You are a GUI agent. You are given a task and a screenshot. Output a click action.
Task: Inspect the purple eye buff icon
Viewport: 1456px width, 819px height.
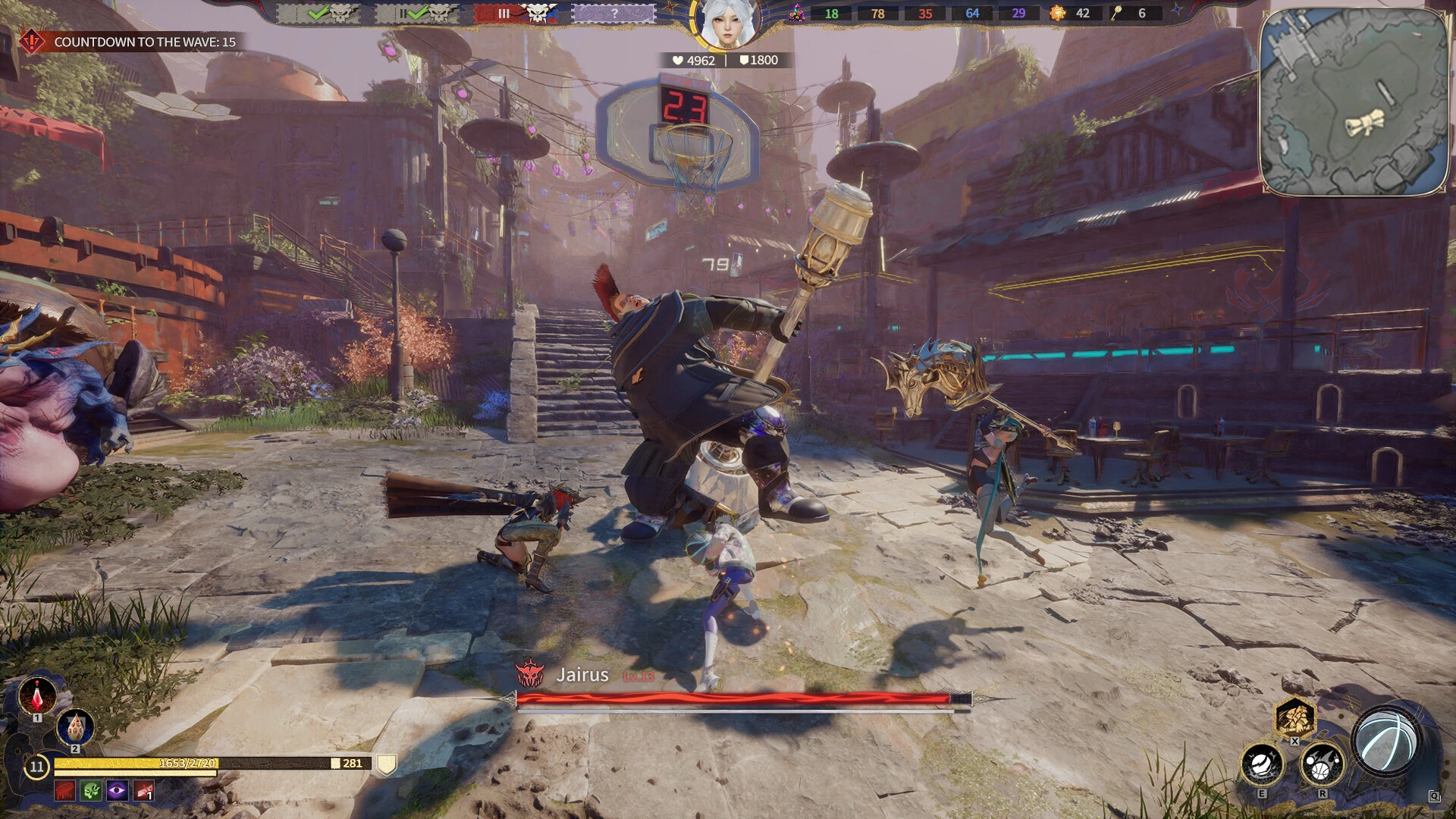click(117, 792)
